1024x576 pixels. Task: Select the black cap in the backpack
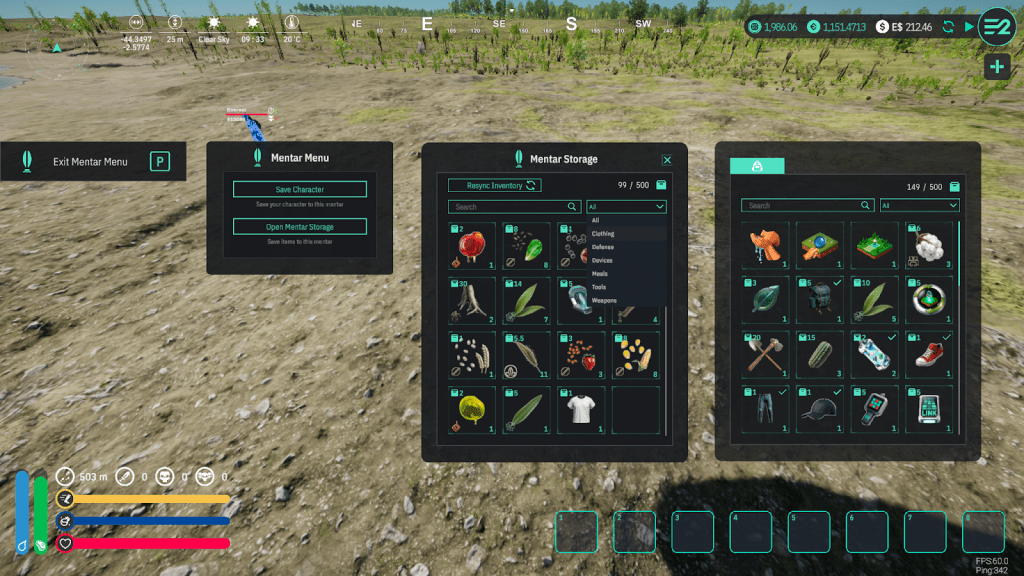pos(820,408)
